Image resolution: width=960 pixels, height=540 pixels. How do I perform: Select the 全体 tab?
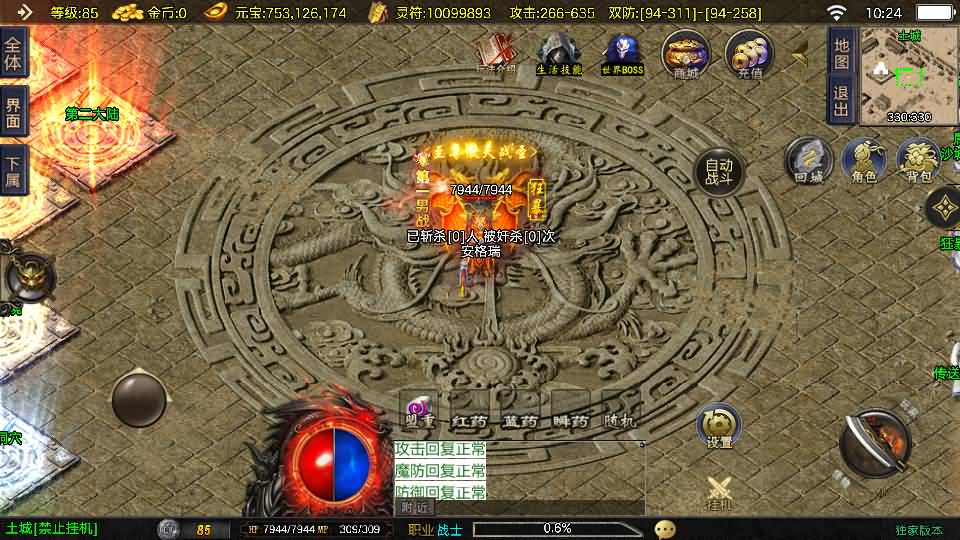point(13,52)
